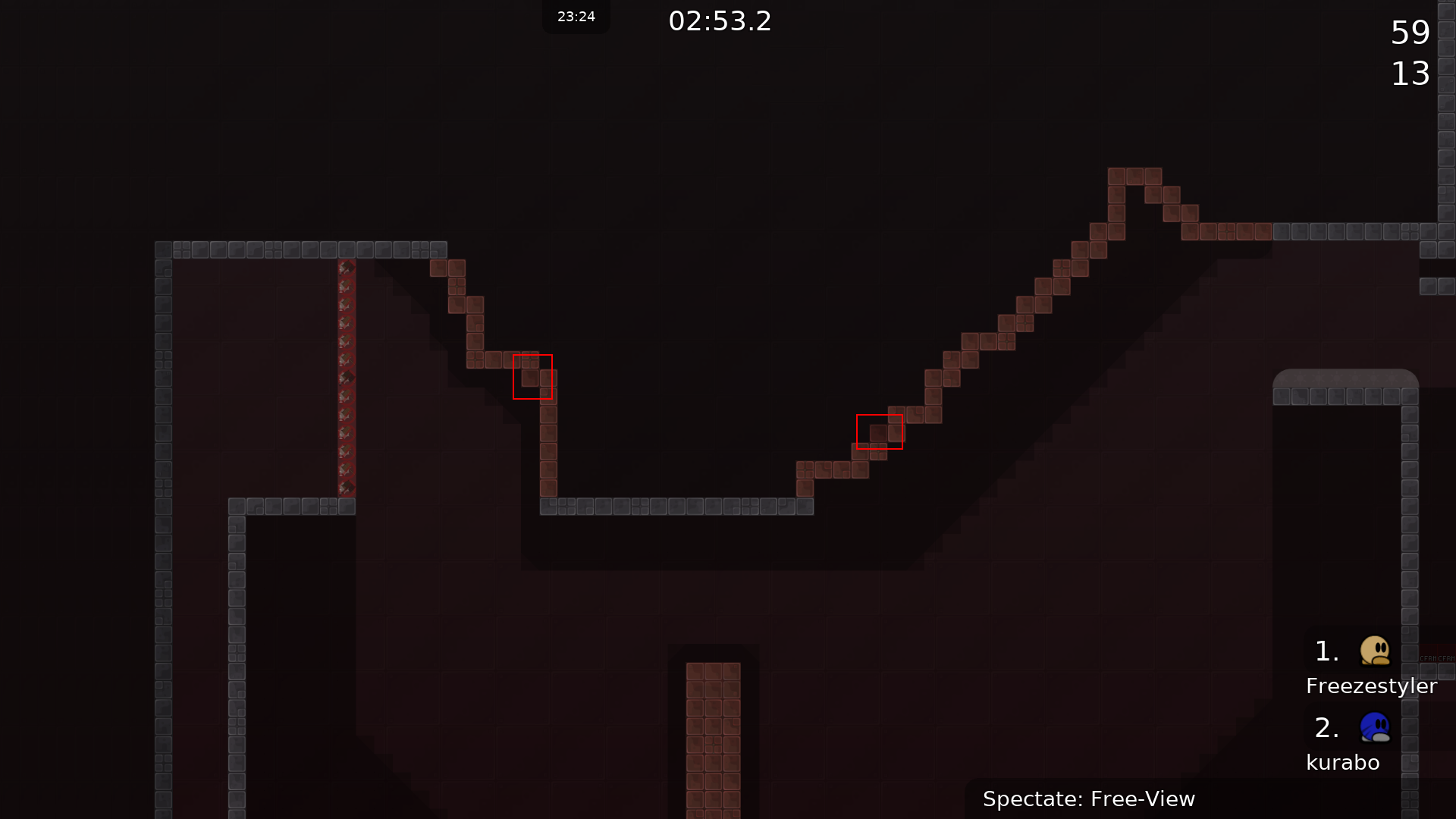Select the right red spectator marker box
The width and height of the screenshot is (1456, 819).
(879, 431)
